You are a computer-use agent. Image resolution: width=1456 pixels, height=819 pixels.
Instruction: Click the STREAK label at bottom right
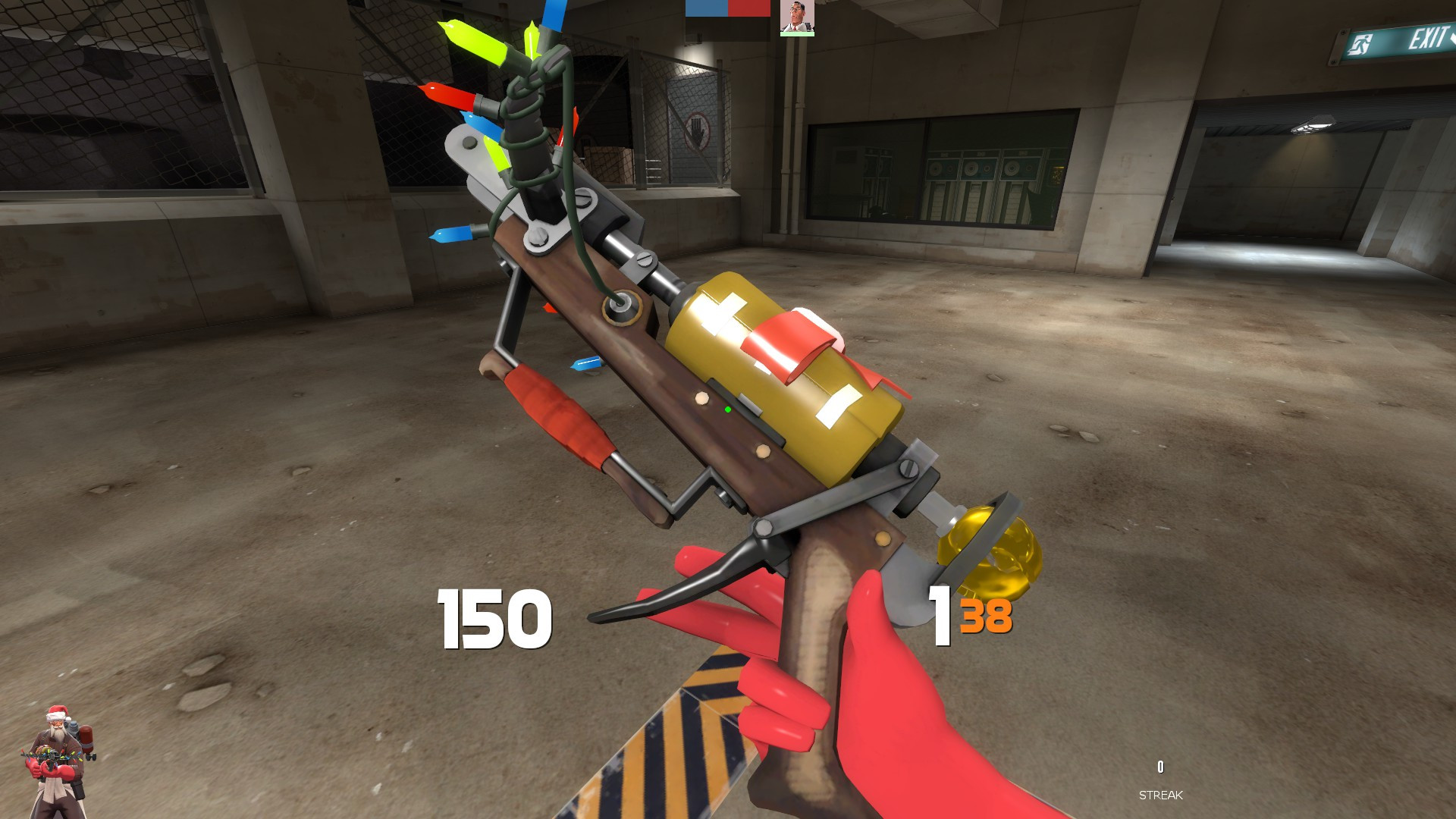tap(1160, 796)
